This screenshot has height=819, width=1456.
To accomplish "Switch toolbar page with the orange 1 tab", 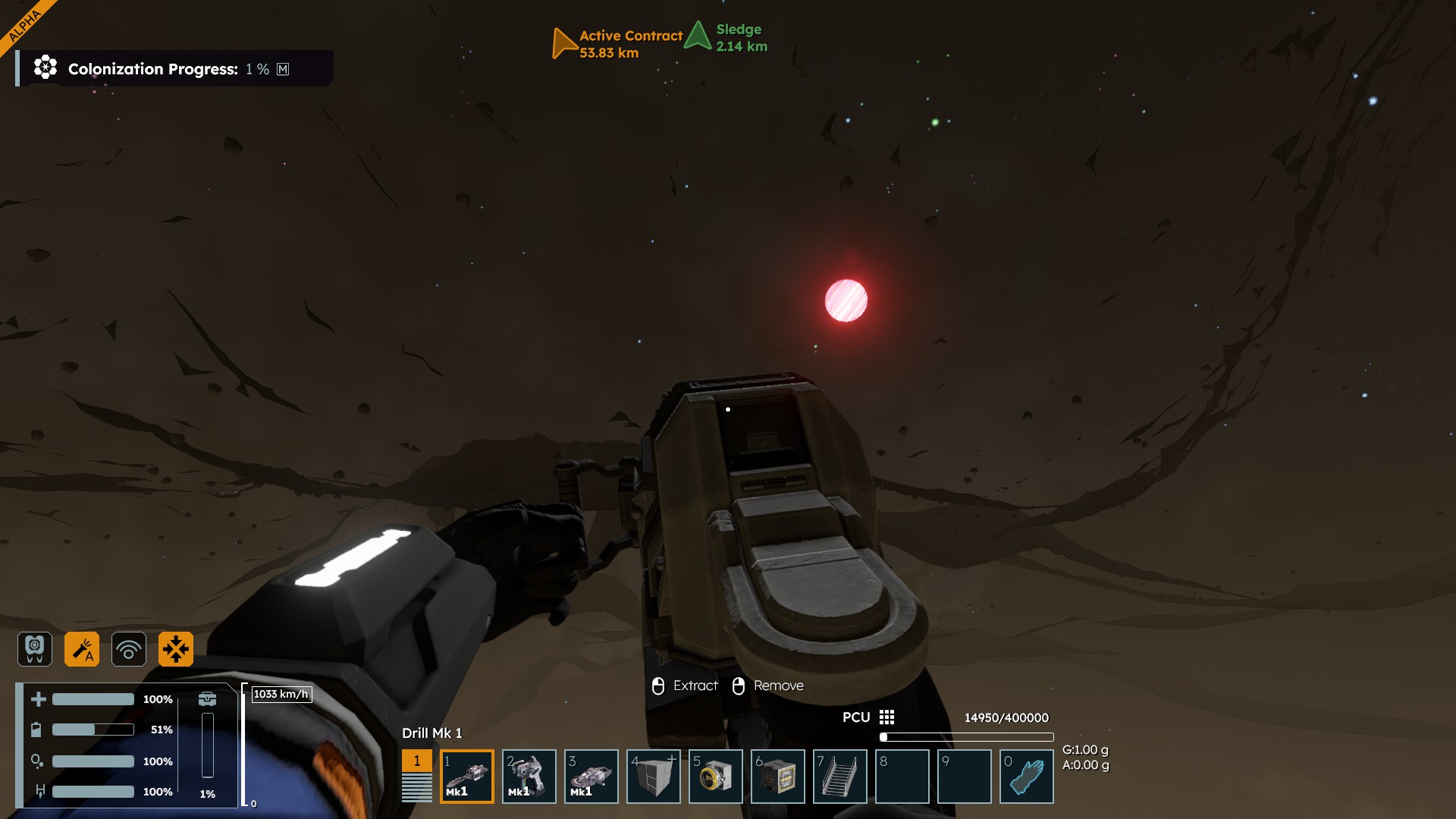I will click(416, 761).
